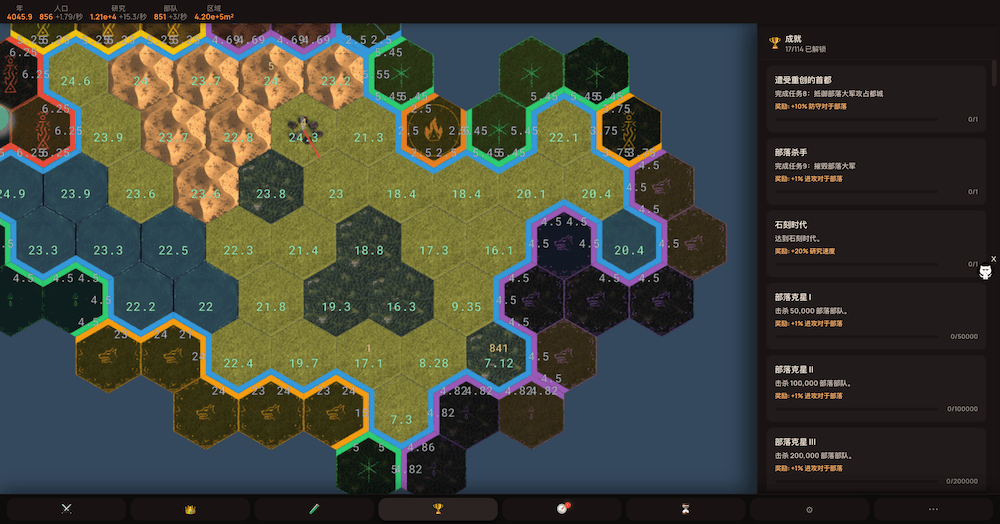Select the 部落杀手 achievement card
Viewport: 1000px width, 524px height.
tap(874, 169)
